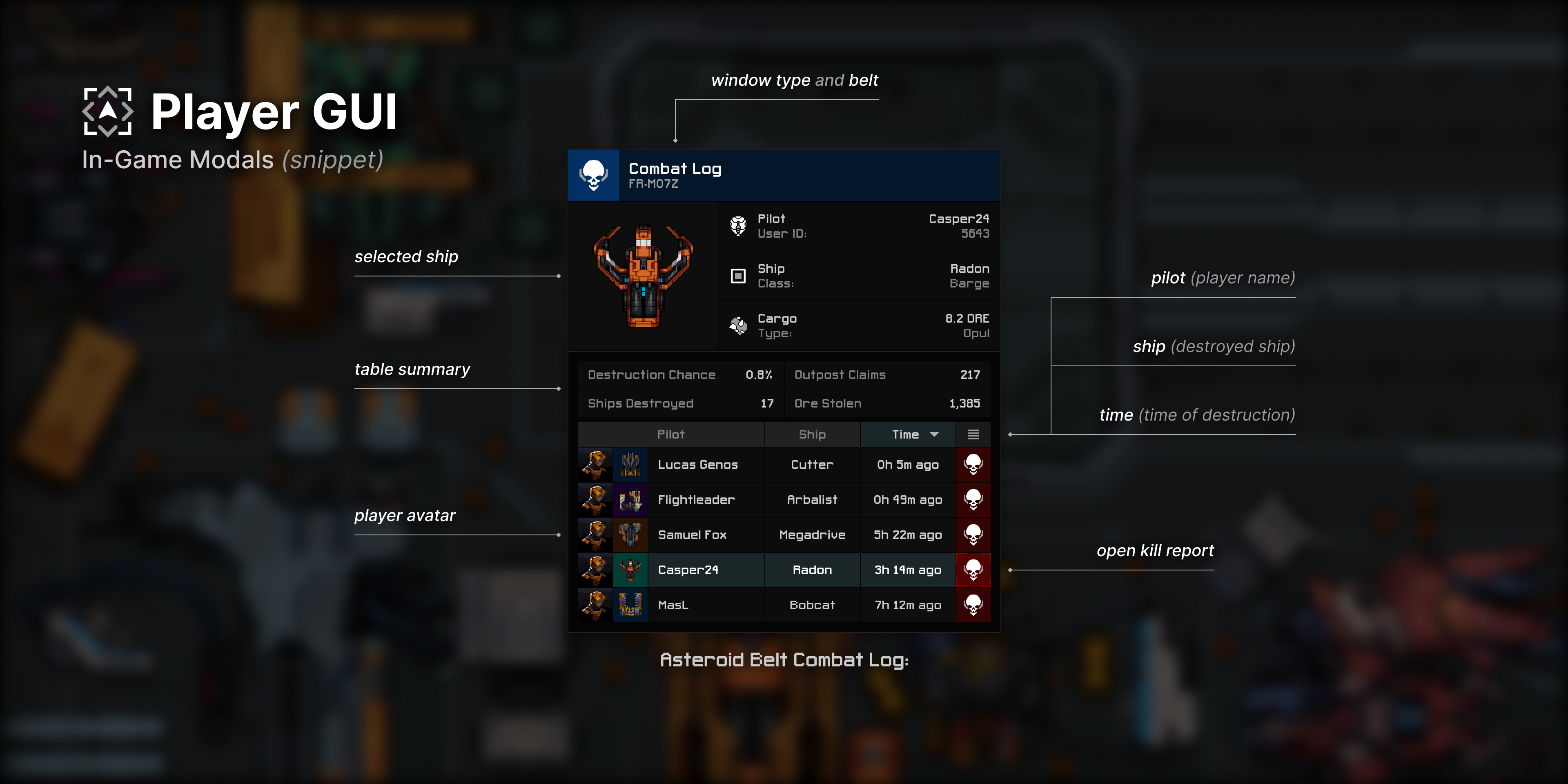Click the skull icon in the Combat Log header
Screen dimensions: 1568x784
point(593,175)
